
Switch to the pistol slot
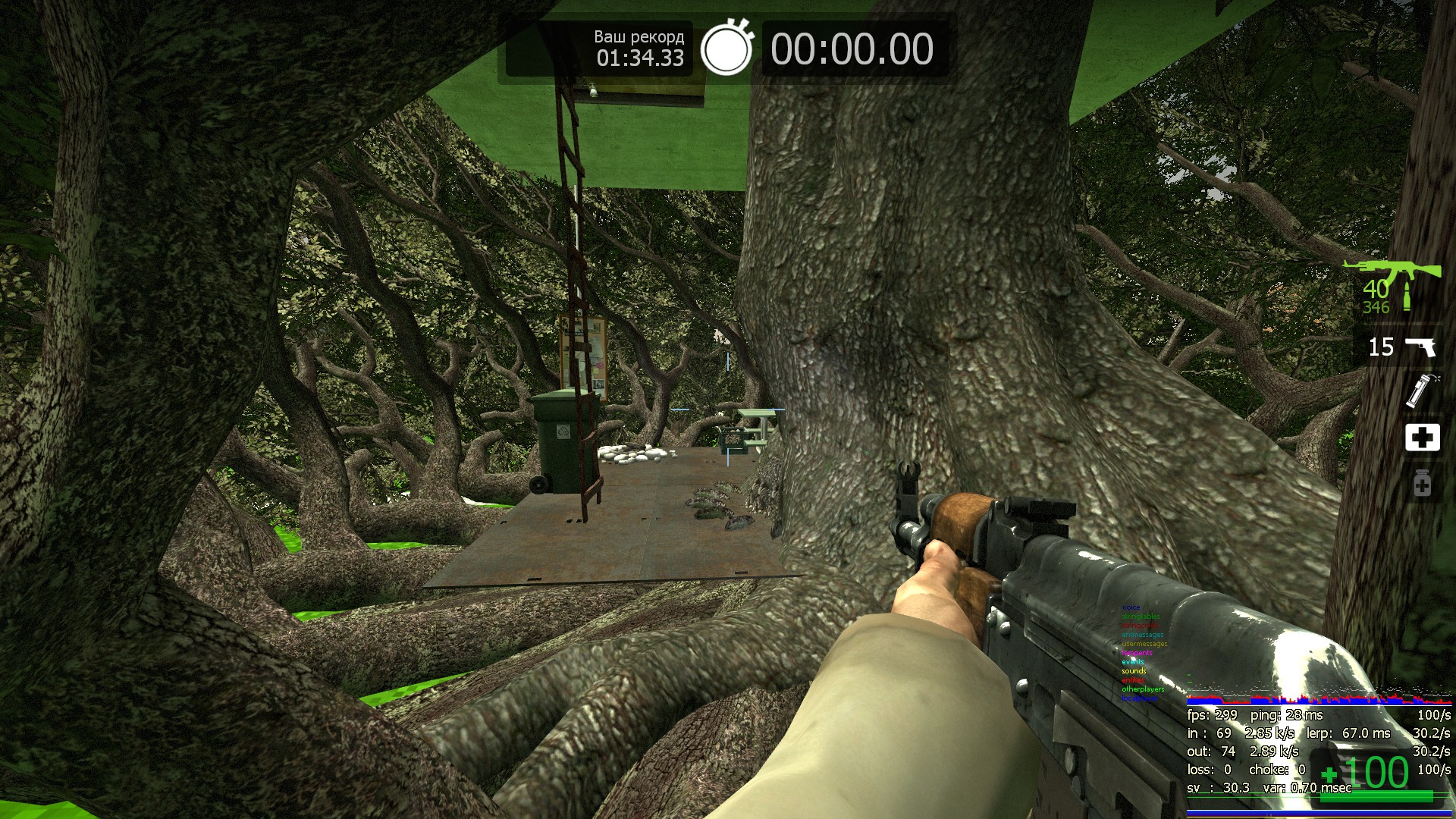pos(1401,347)
